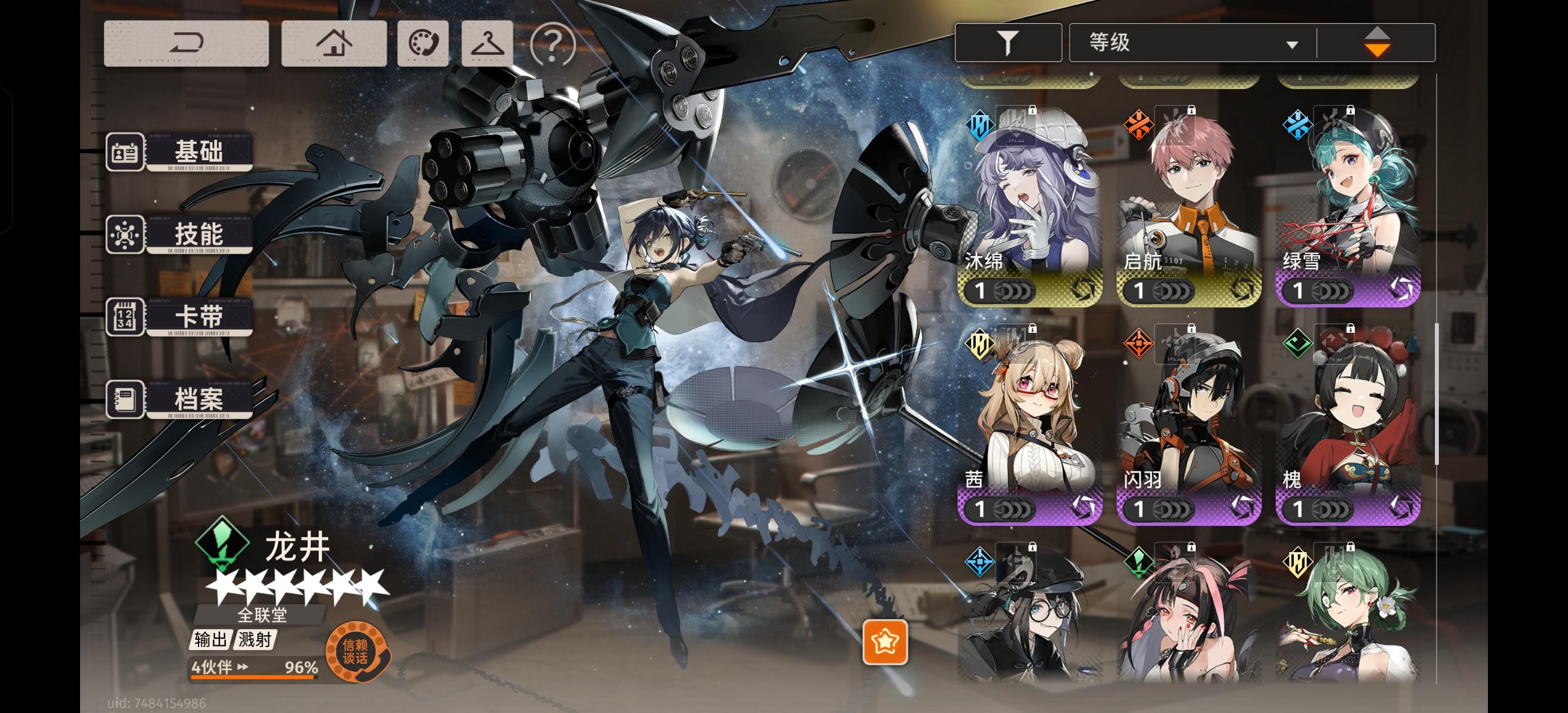
Task: Click the question mark help icon
Action: click(x=553, y=45)
